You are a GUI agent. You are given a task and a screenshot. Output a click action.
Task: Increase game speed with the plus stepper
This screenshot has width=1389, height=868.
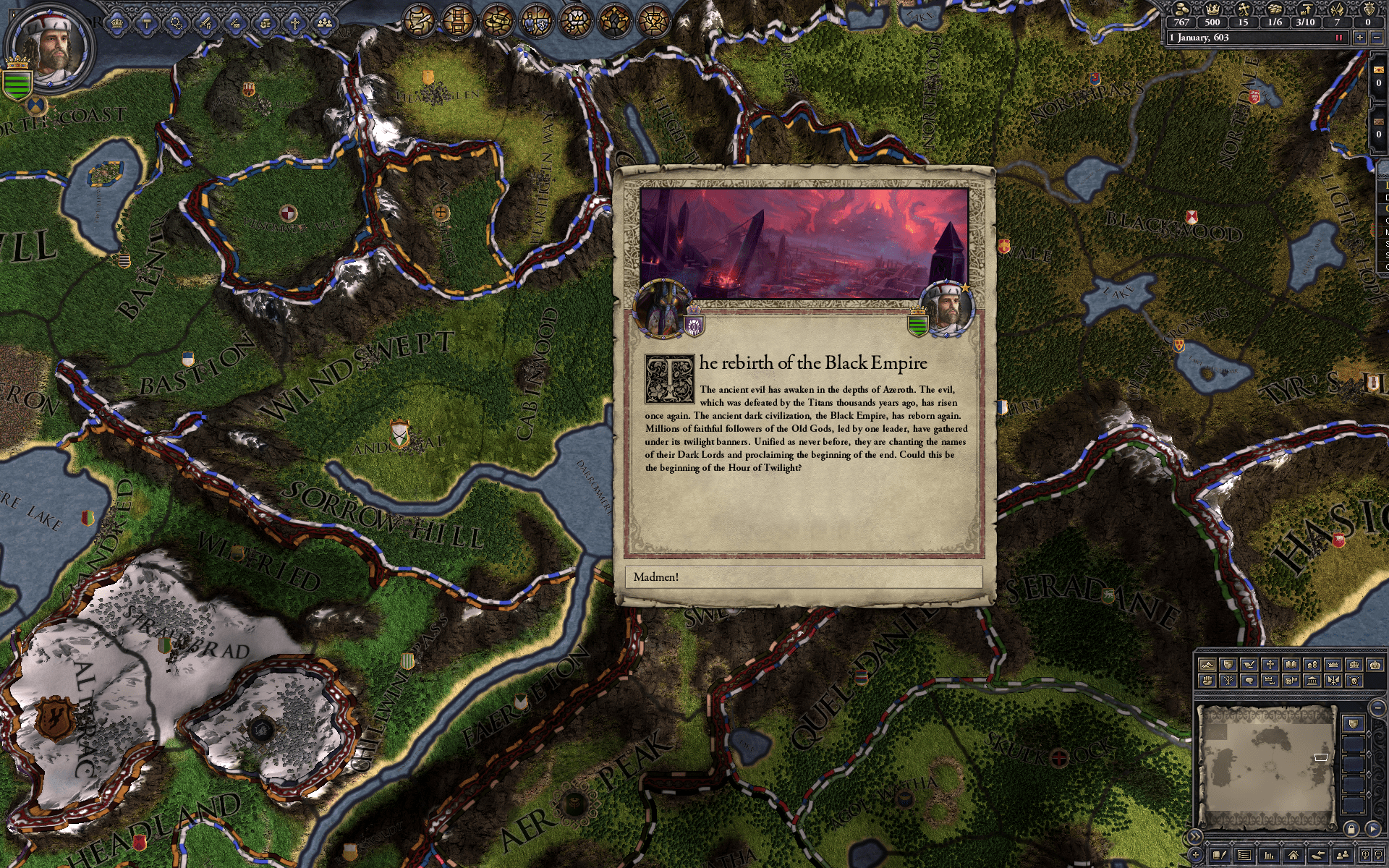pos(1360,38)
